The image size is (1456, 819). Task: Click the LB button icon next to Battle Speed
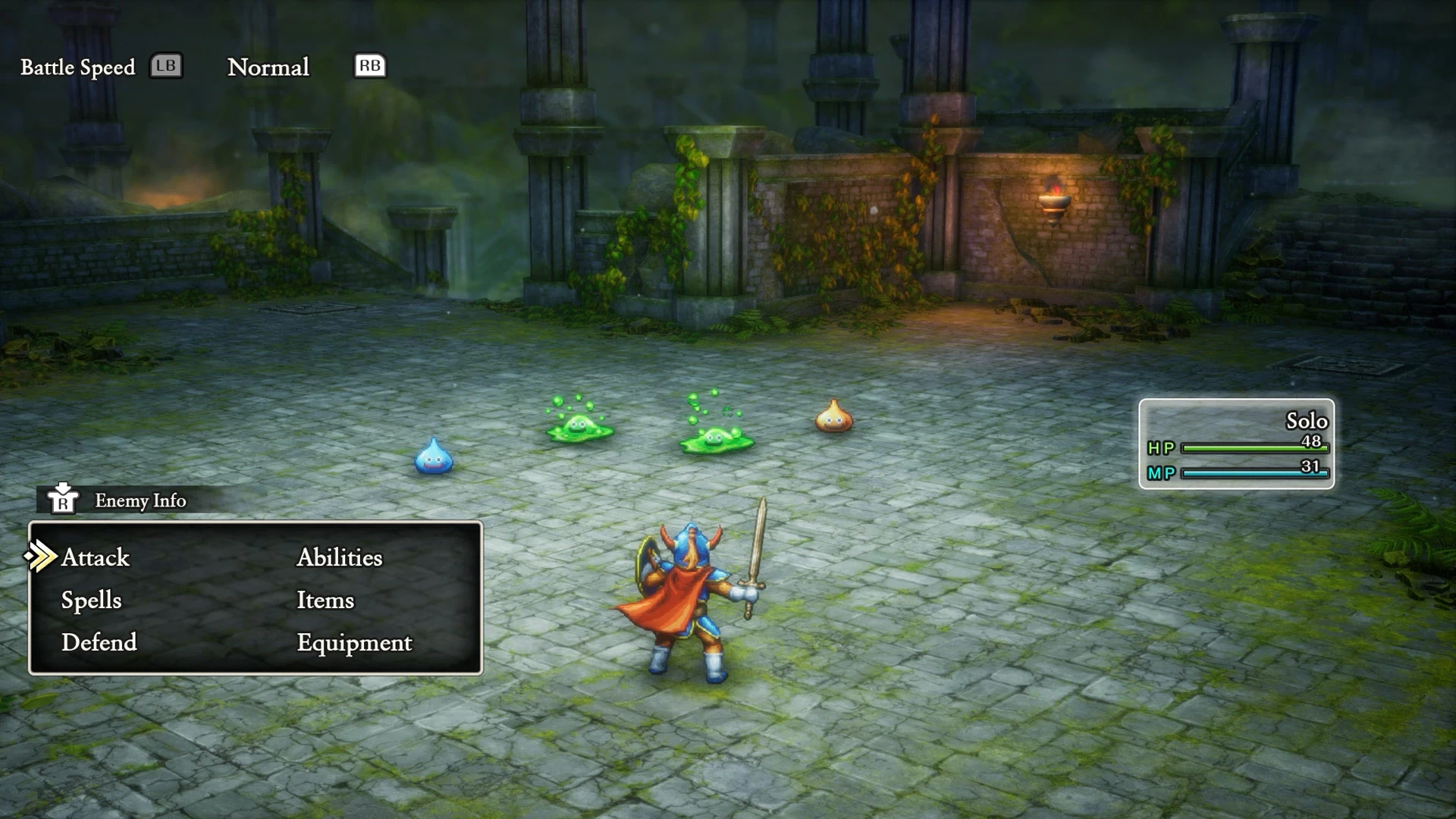coord(167,66)
